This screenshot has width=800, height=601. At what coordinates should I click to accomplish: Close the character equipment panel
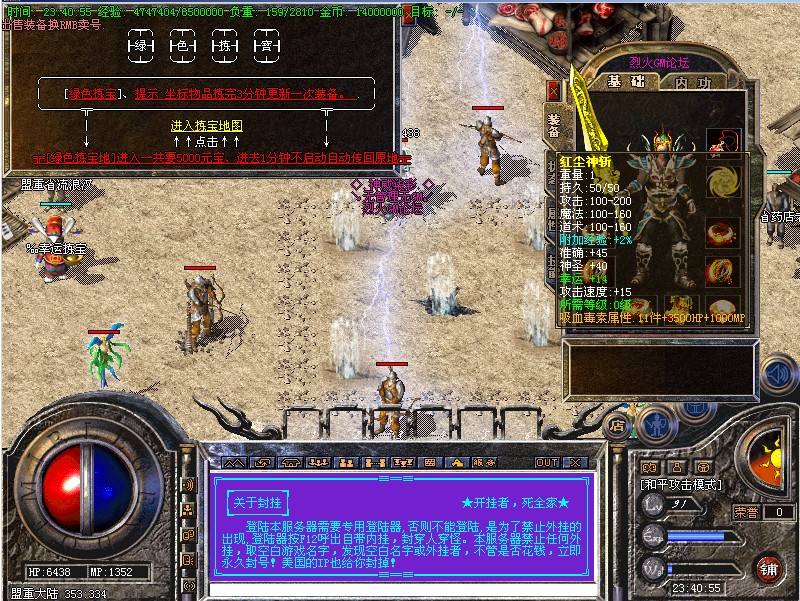pos(553,90)
